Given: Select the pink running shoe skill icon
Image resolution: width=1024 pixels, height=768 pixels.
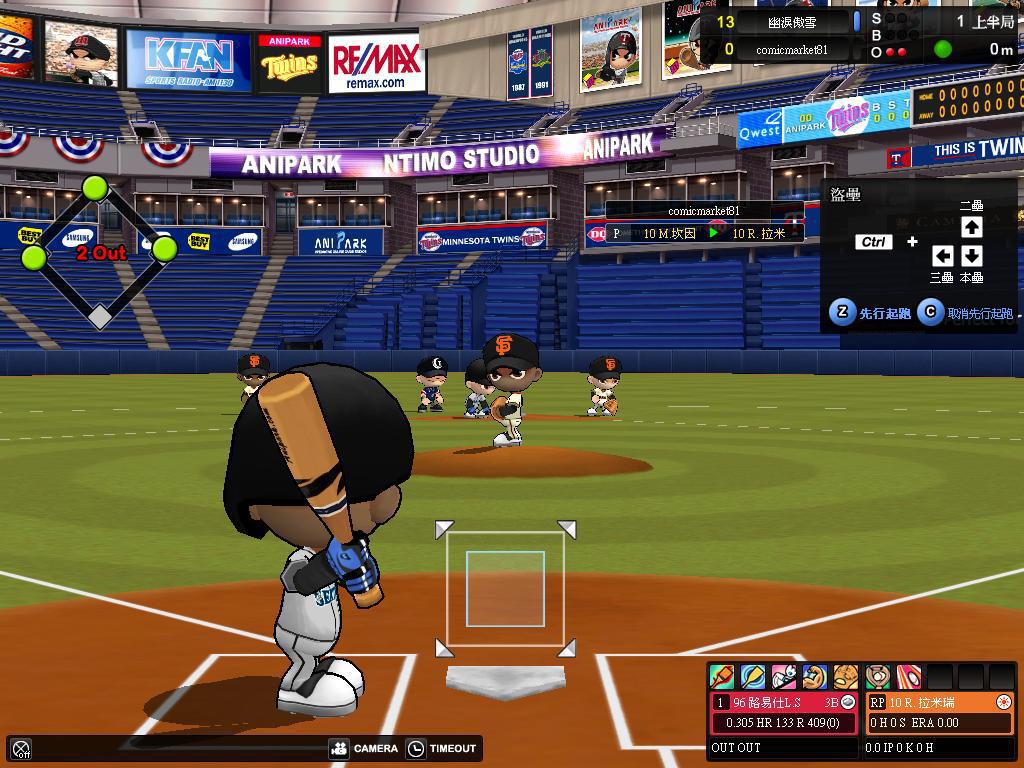Looking at the screenshot, I should point(784,677).
